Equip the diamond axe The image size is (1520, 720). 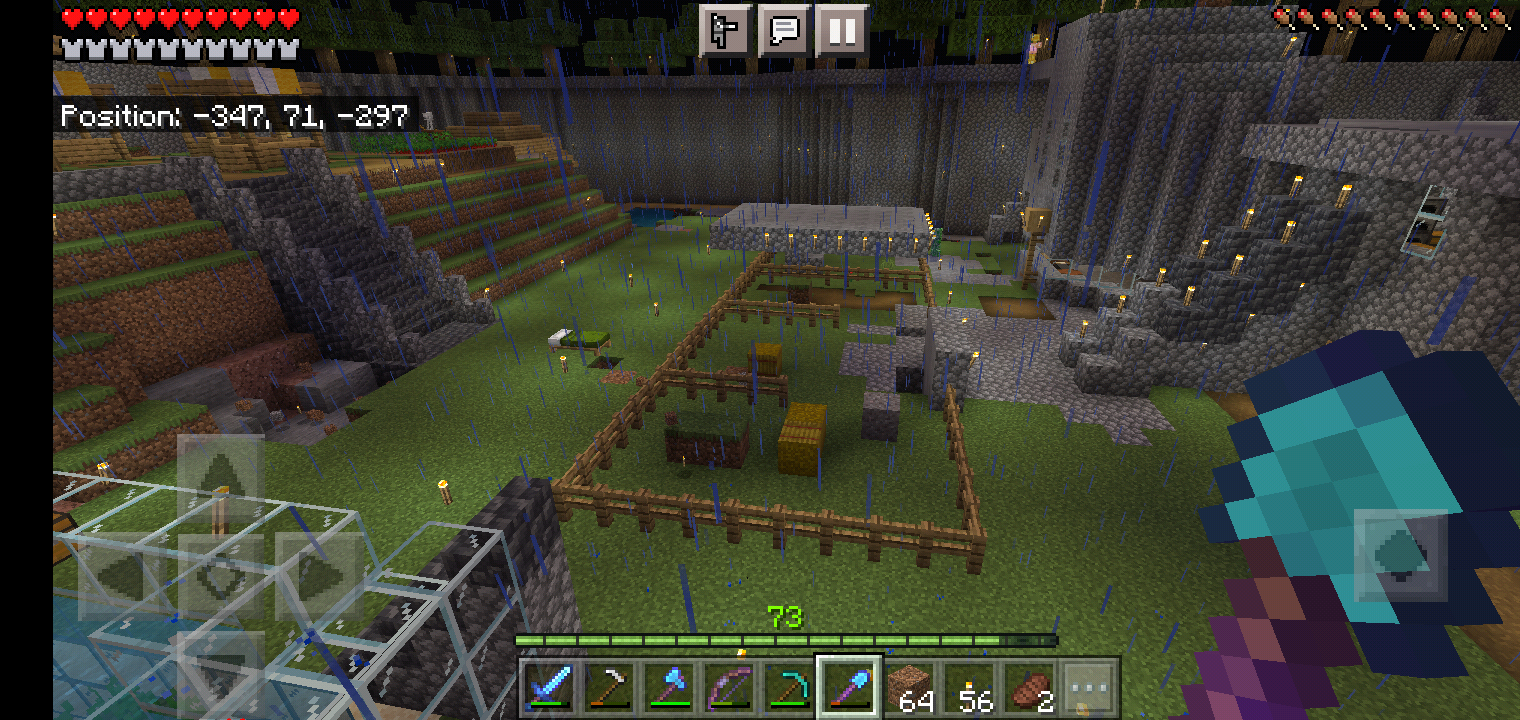[x=668, y=687]
